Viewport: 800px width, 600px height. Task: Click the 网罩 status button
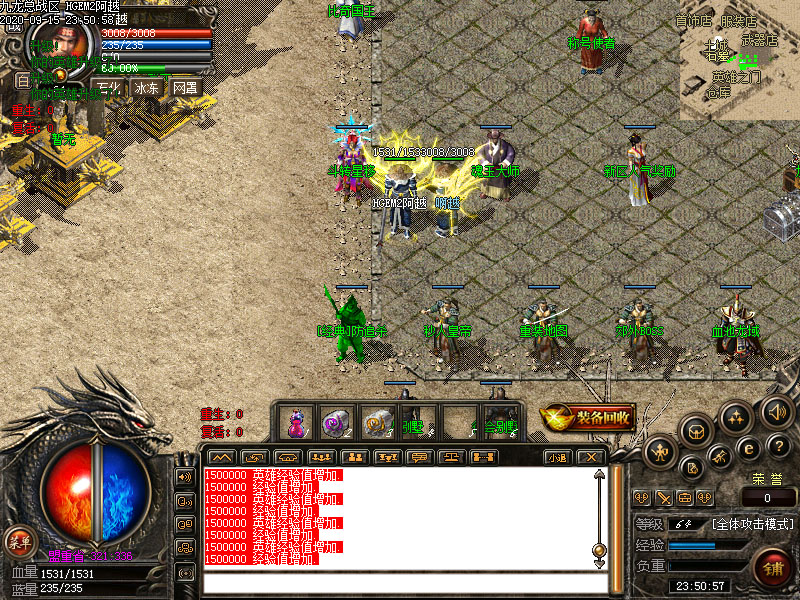point(184,88)
